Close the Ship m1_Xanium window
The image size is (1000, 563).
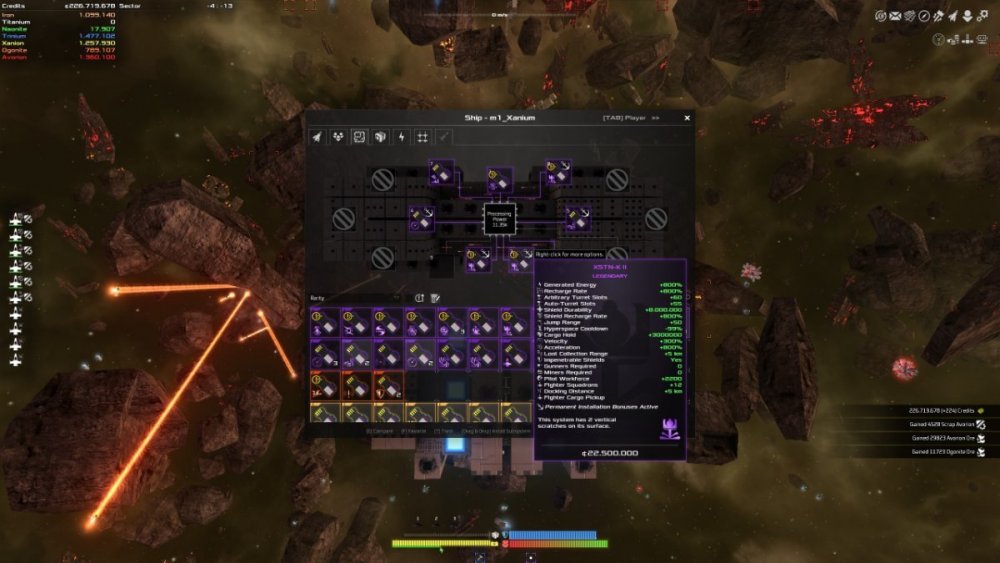(x=687, y=117)
